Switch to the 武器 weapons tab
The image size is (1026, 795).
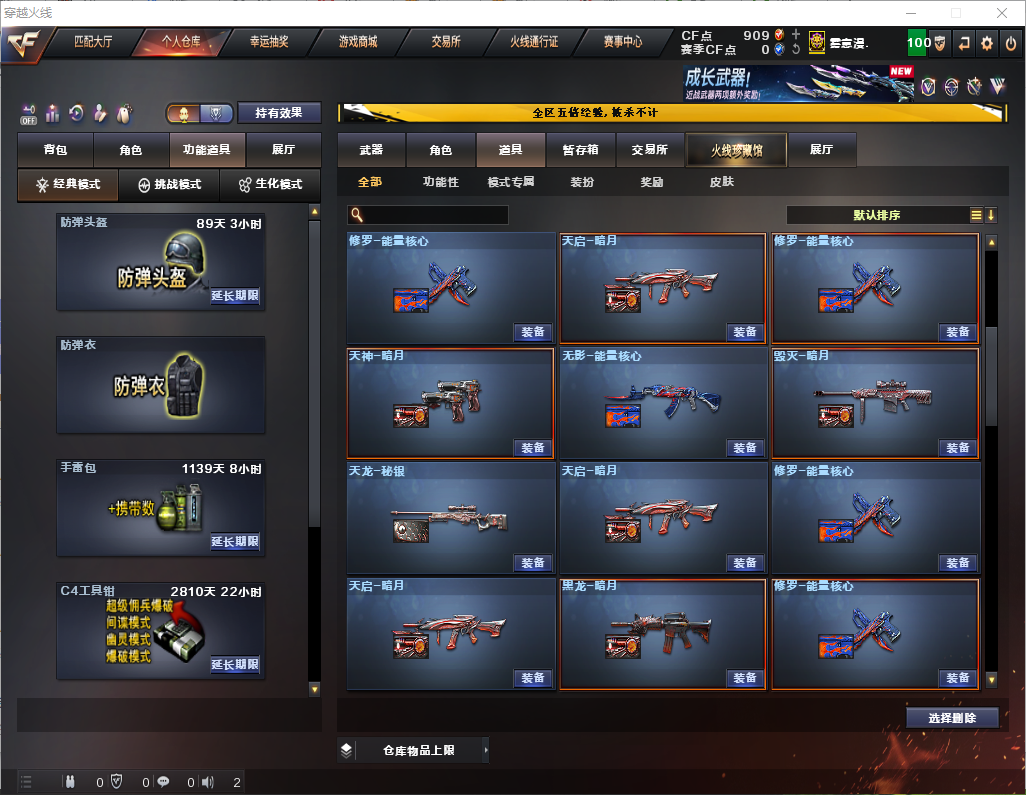tap(371, 150)
